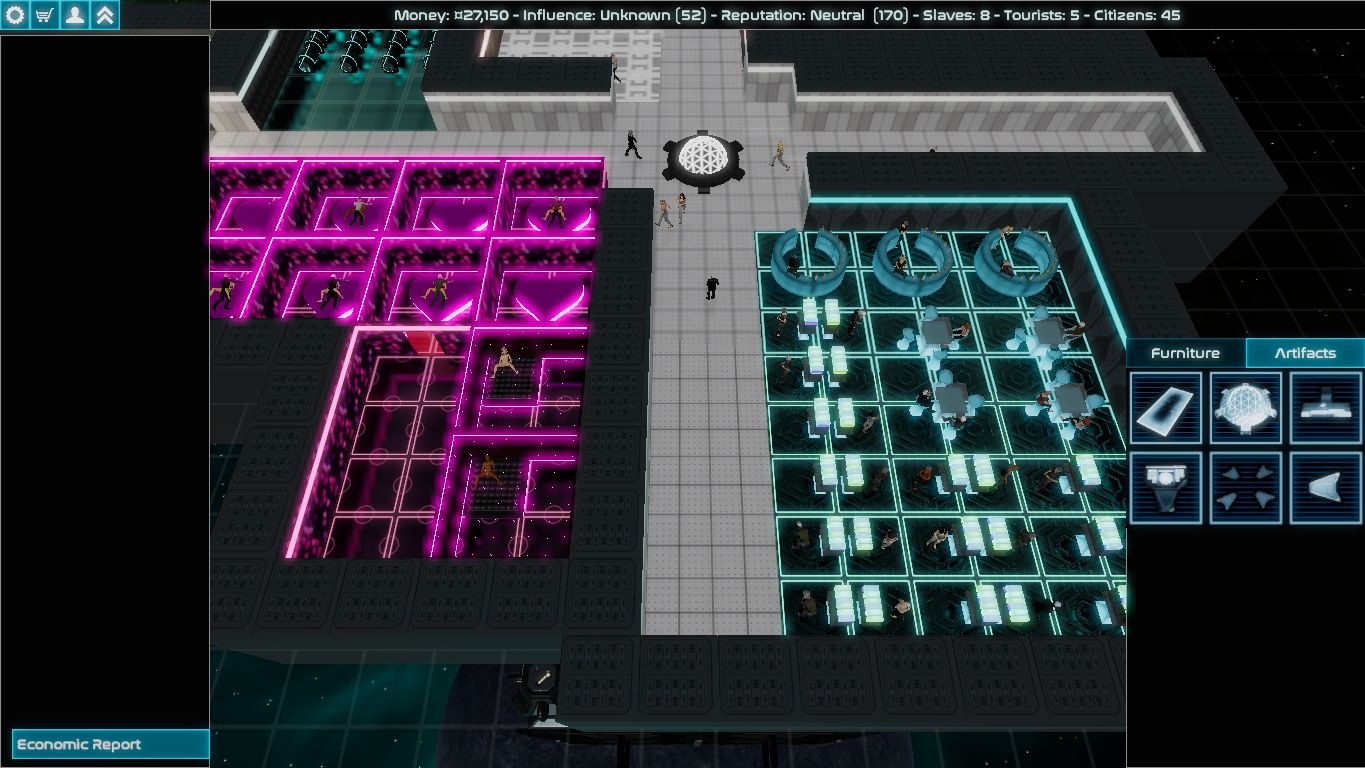
Task: Switch to the Furniture tab
Action: (x=1185, y=353)
